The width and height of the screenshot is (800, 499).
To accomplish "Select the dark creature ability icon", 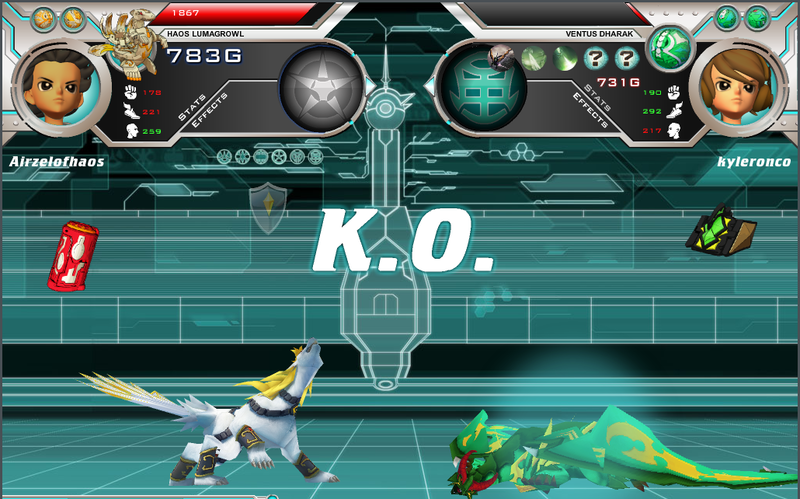I will click(x=503, y=59).
